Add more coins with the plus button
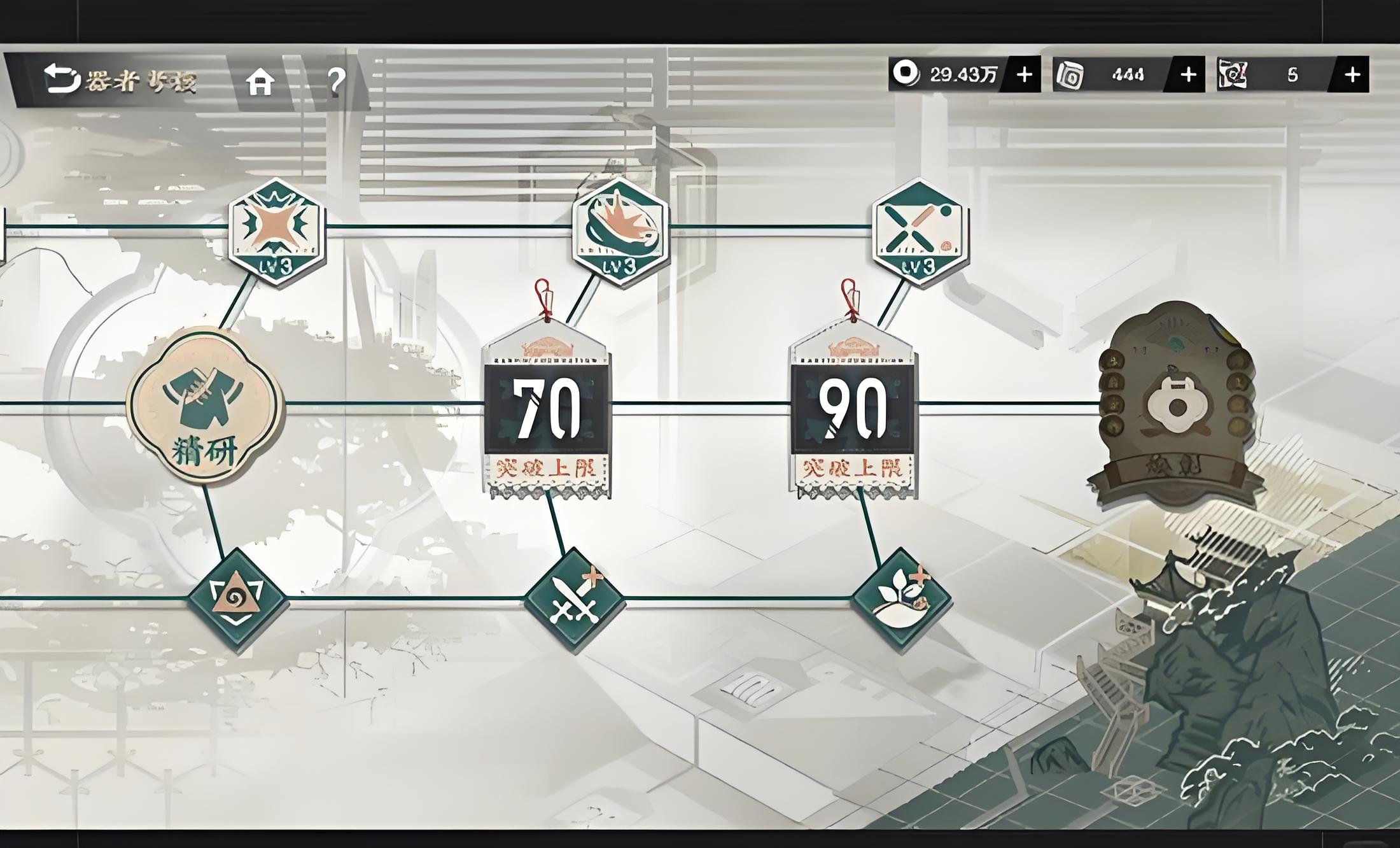 (1024, 75)
